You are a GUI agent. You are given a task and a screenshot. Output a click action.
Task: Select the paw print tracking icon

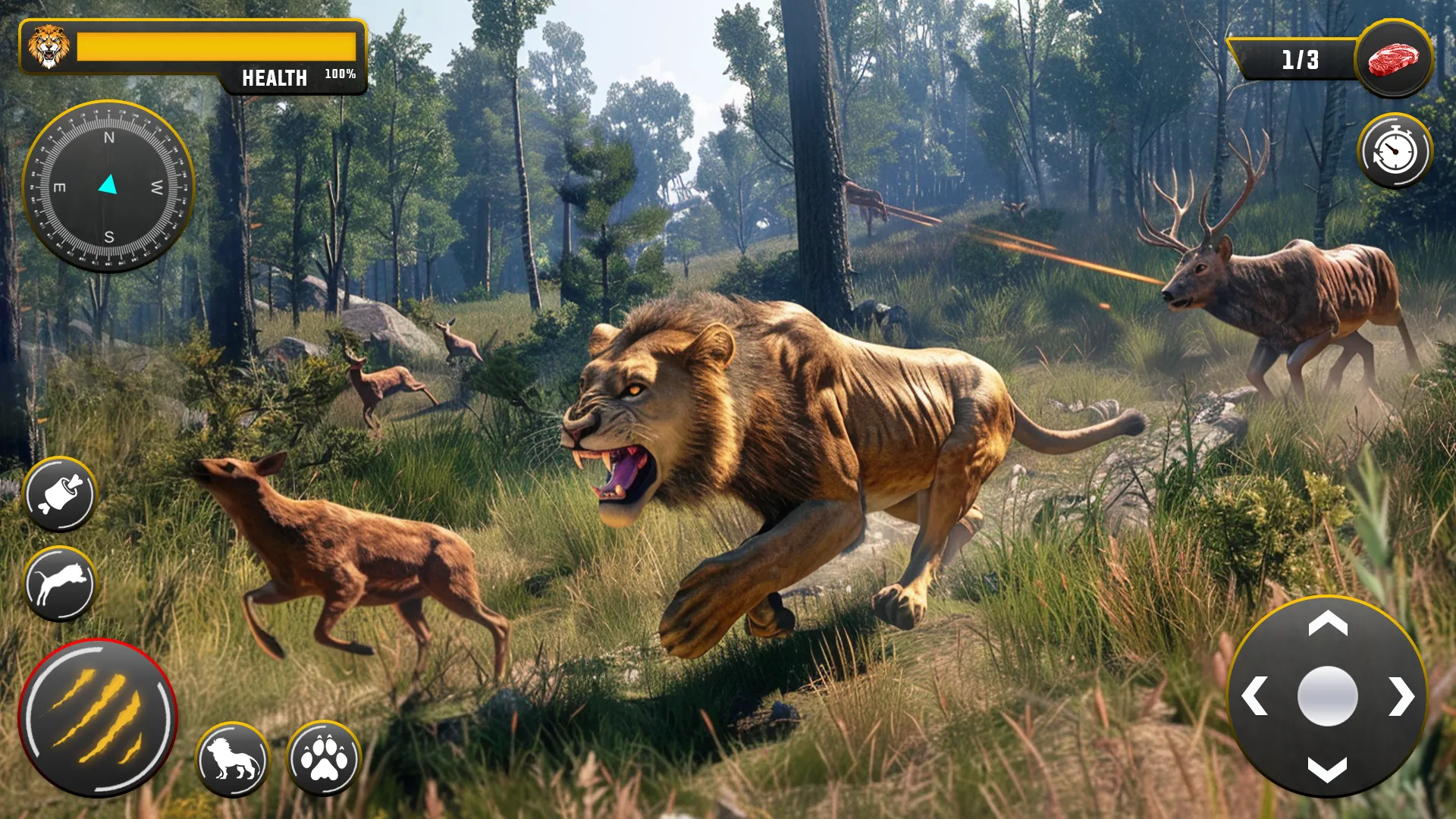tap(325, 758)
